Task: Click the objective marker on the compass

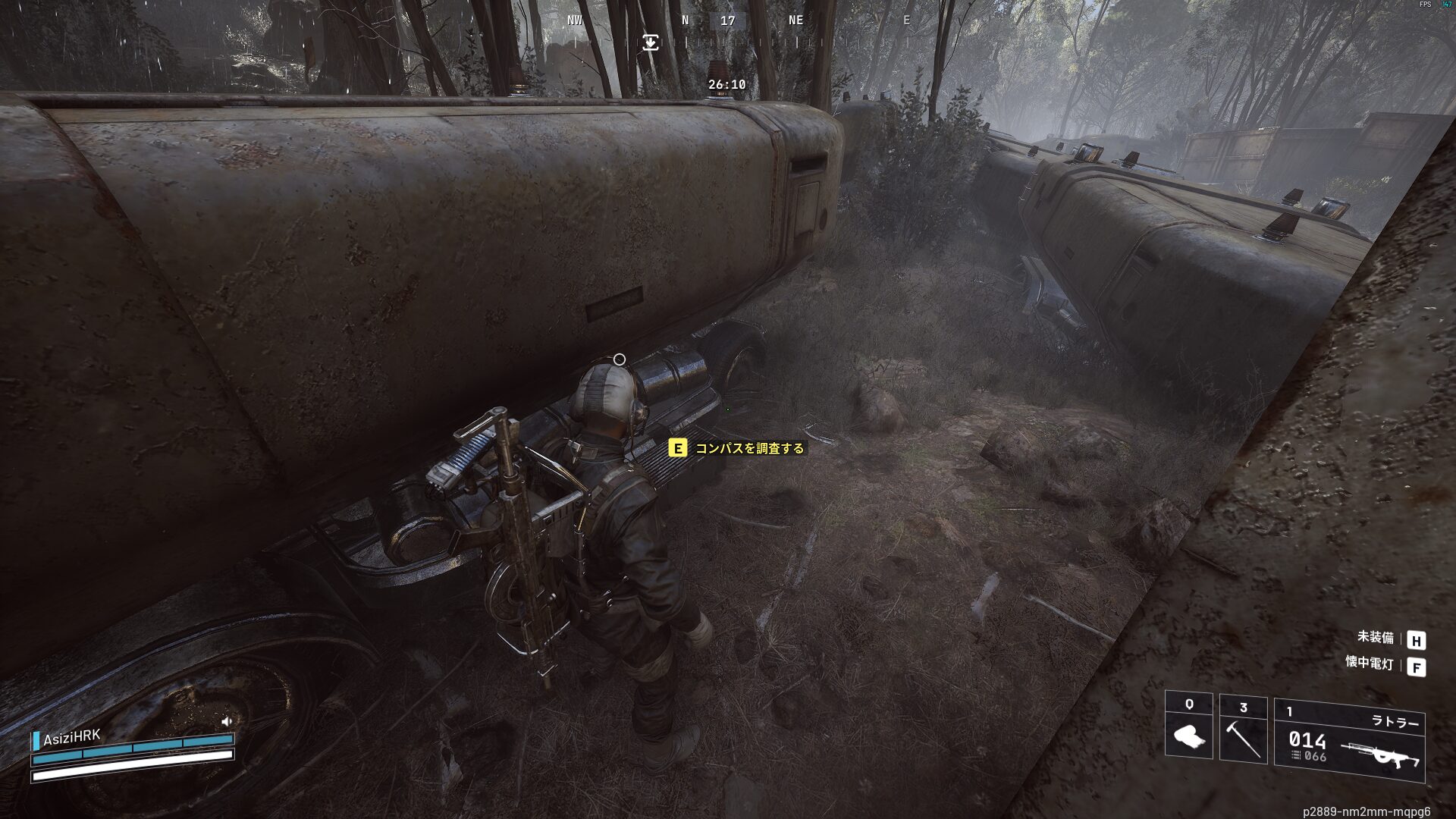Action: [651, 42]
